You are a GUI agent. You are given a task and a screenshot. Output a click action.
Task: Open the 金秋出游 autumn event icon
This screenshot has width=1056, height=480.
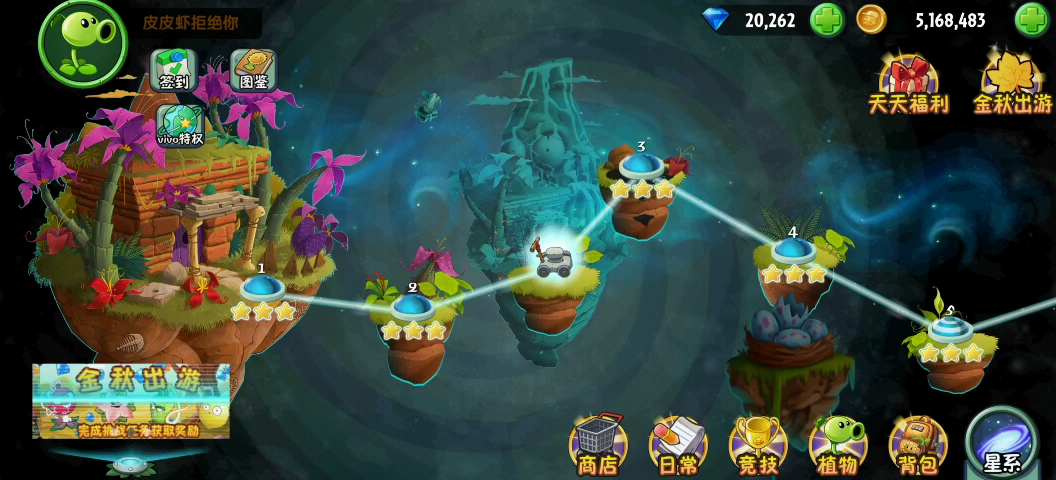(1013, 82)
